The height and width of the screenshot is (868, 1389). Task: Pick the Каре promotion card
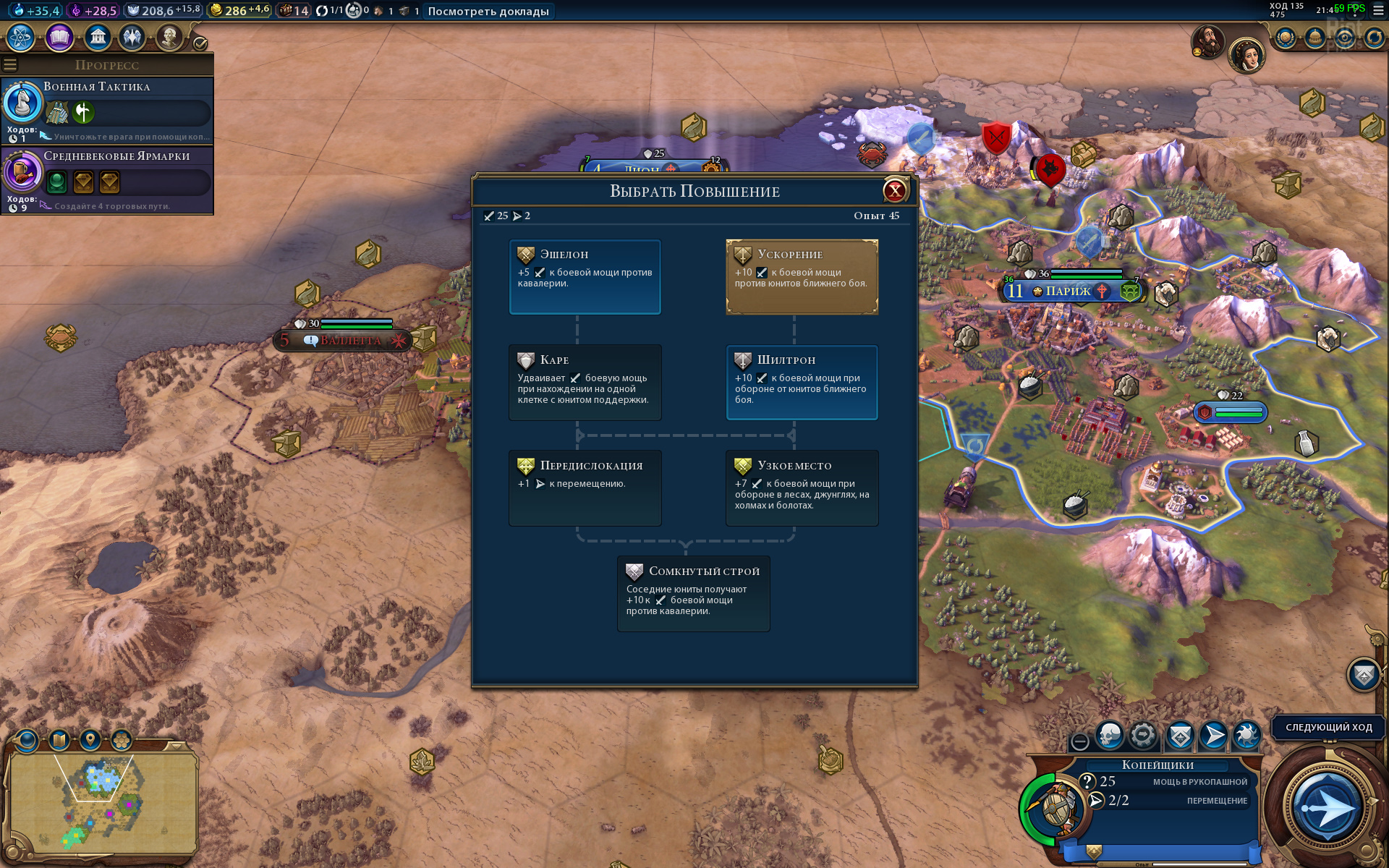pyautogui.click(x=585, y=383)
